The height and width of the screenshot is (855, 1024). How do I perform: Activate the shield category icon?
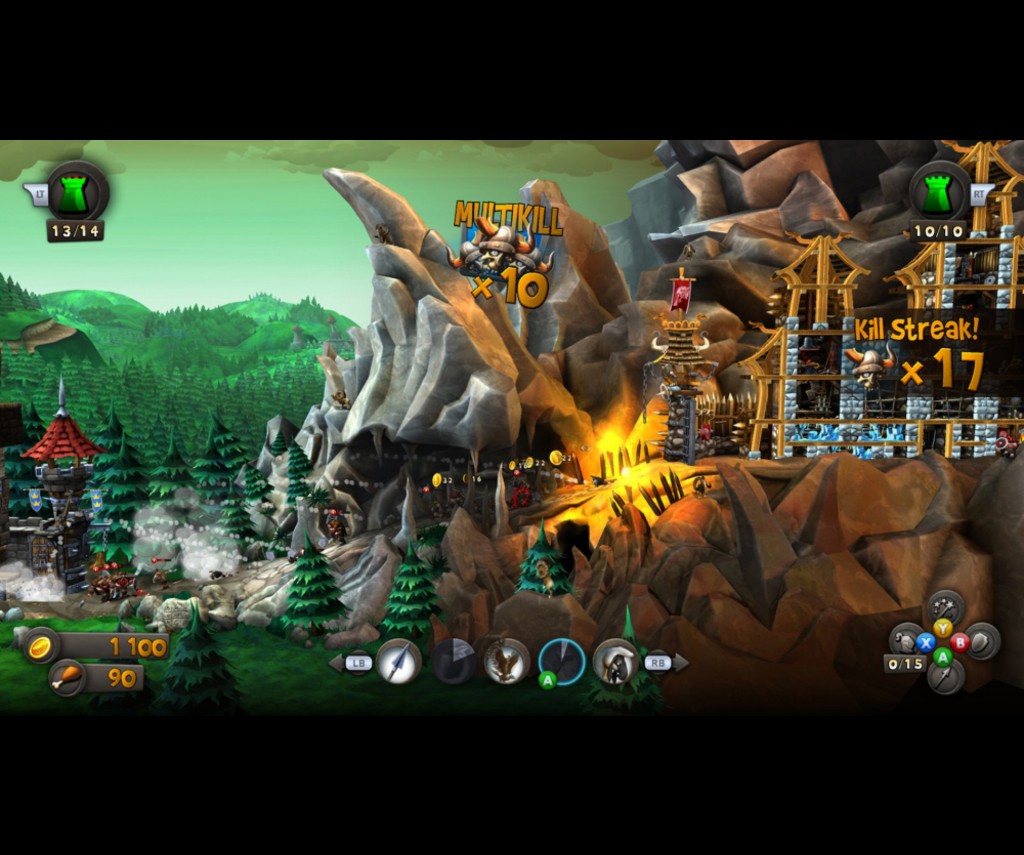click(981, 641)
